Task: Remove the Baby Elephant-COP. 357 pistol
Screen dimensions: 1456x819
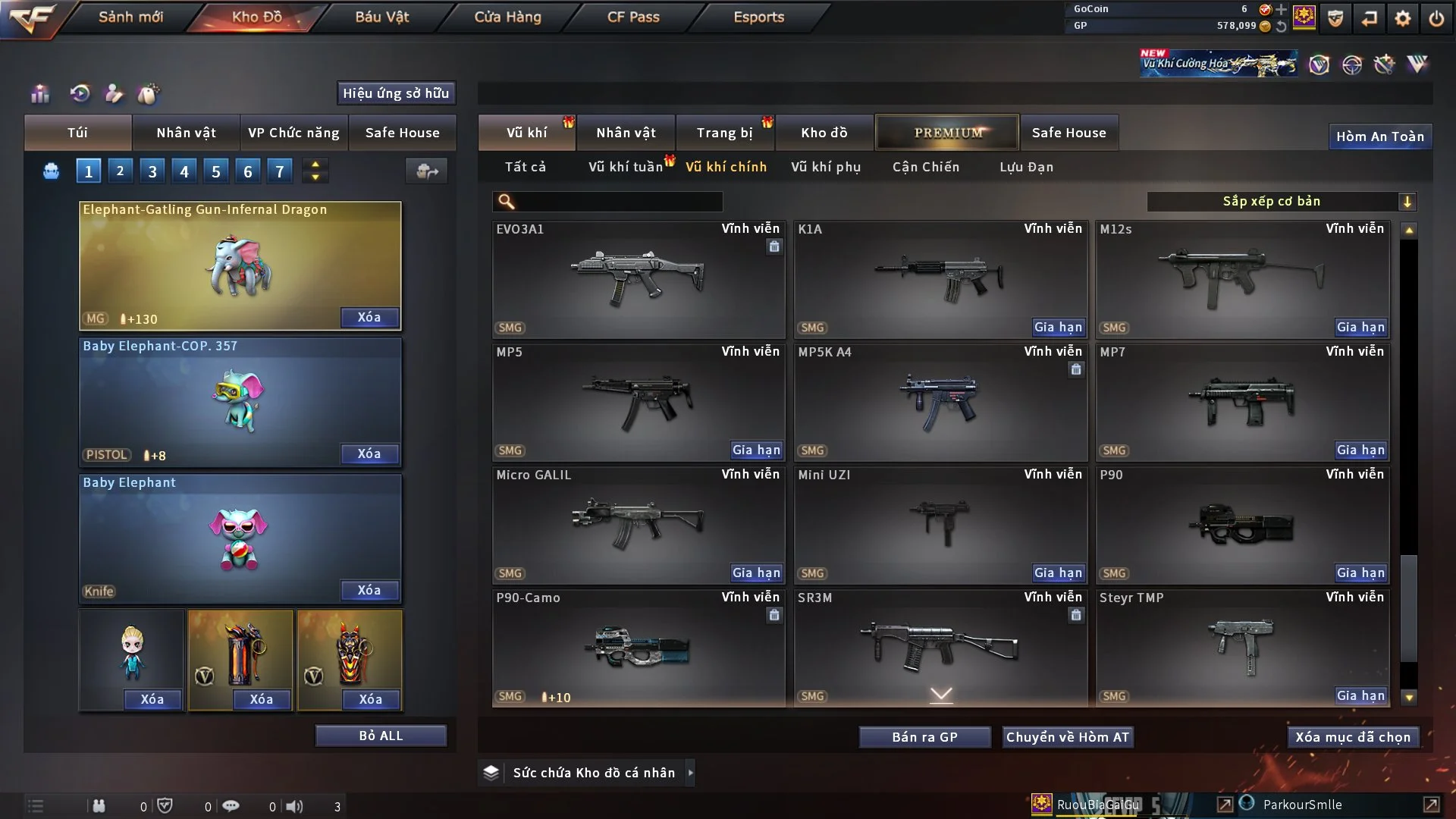Action: coord(369,453)
